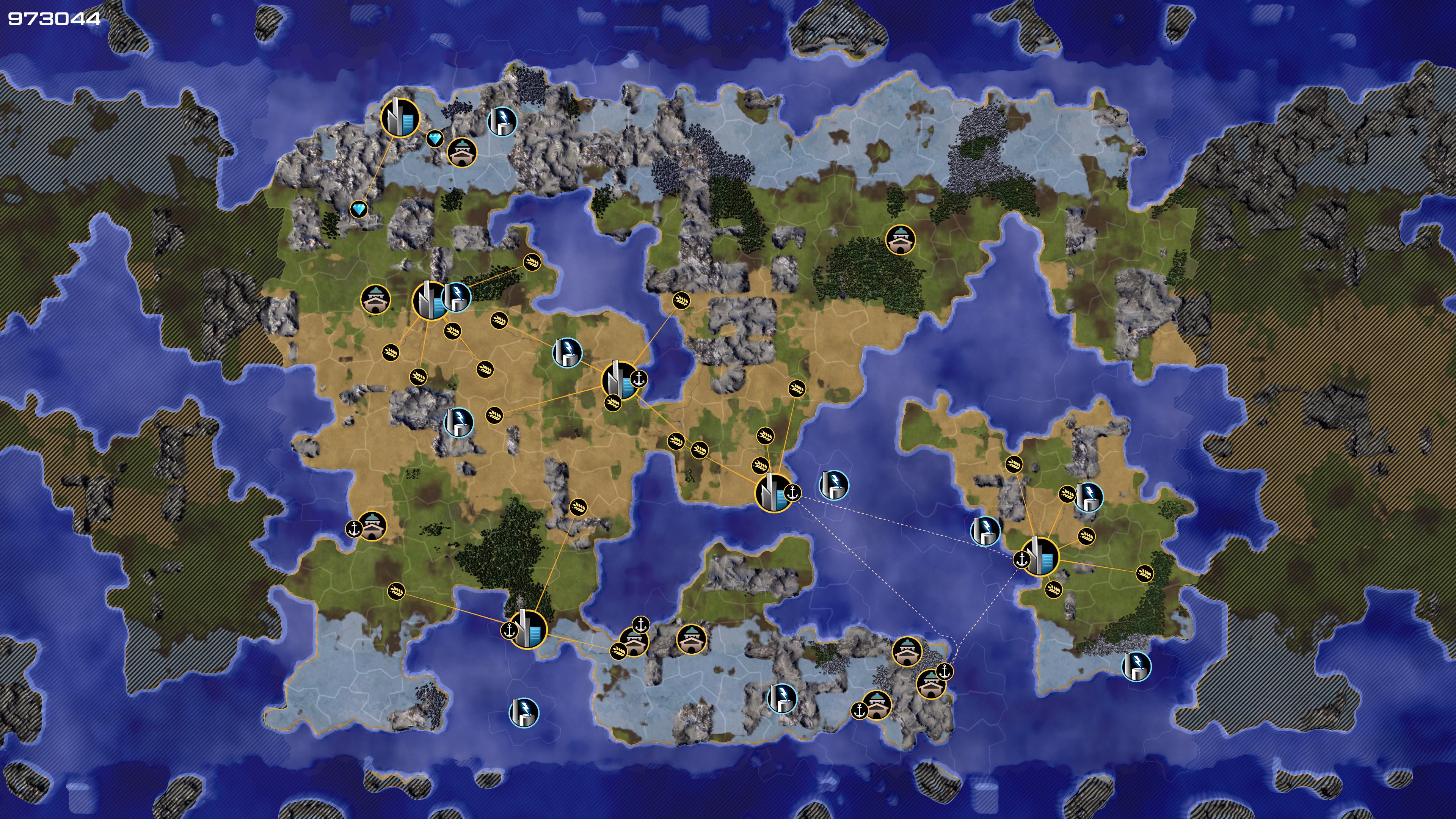
Task: Select the southern port city on the ice edge
Action: 528,629
